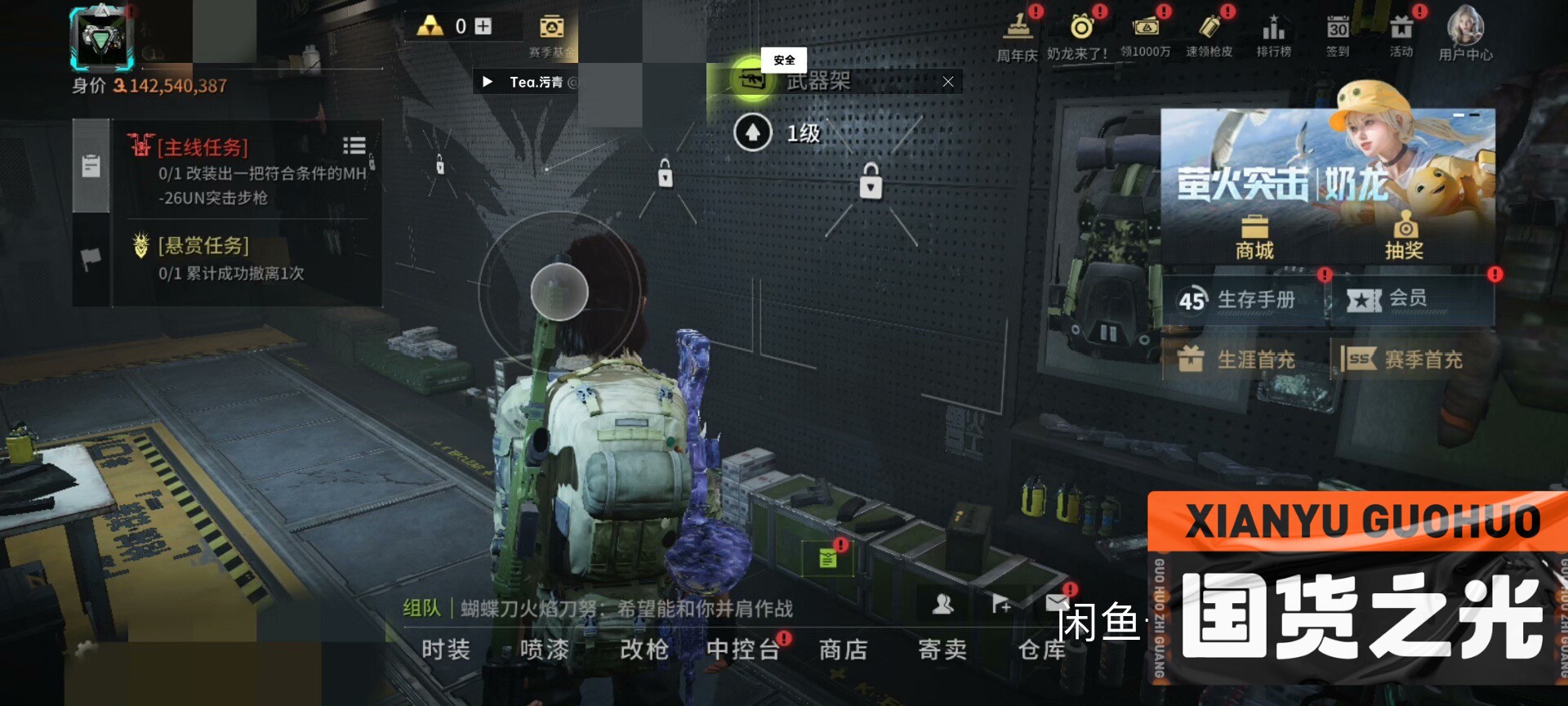Click the + beside the gold counter

click(x=485, y=25)
